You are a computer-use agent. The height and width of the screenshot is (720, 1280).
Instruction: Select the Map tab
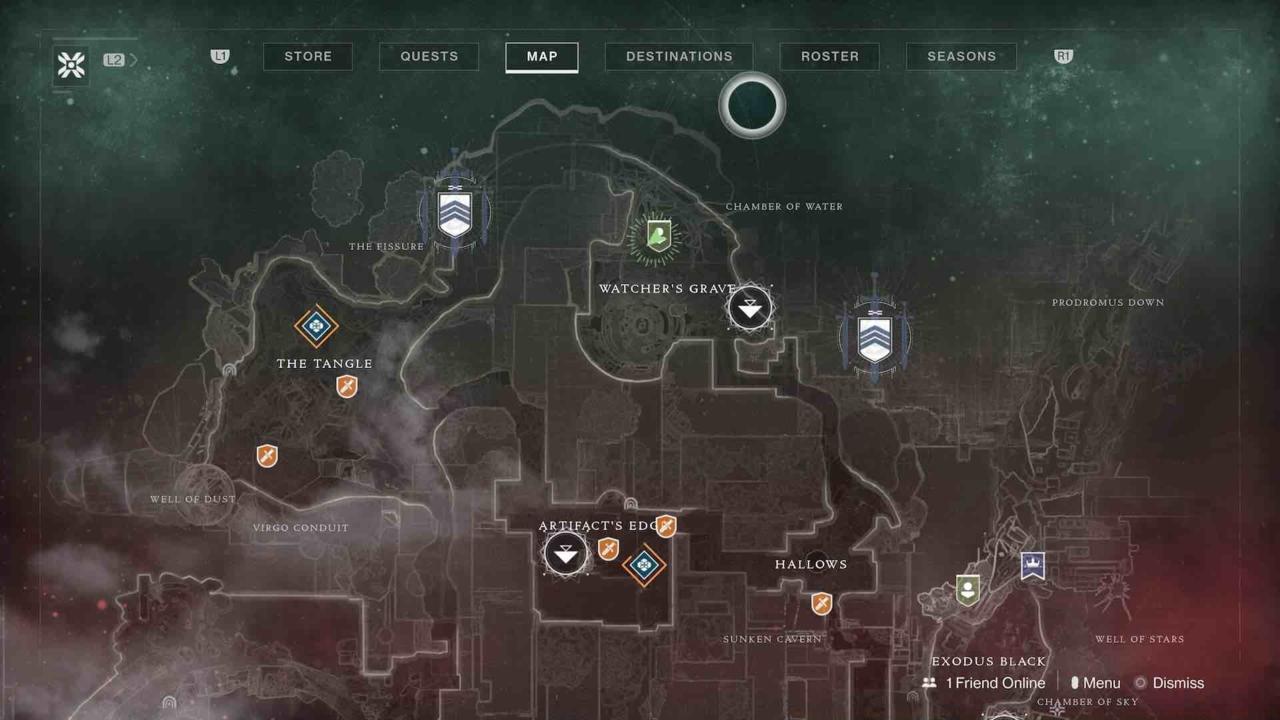coord(542,57)
